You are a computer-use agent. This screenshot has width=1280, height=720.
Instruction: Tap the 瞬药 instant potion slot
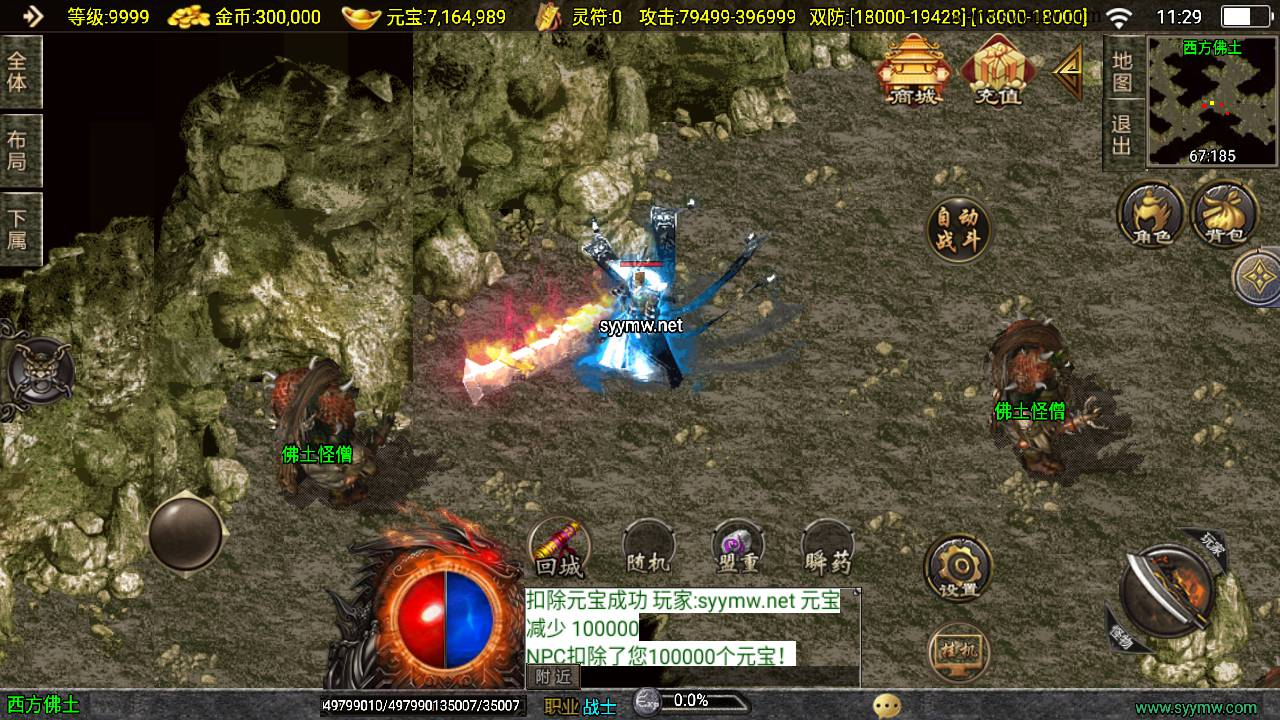tap(828, 549)
